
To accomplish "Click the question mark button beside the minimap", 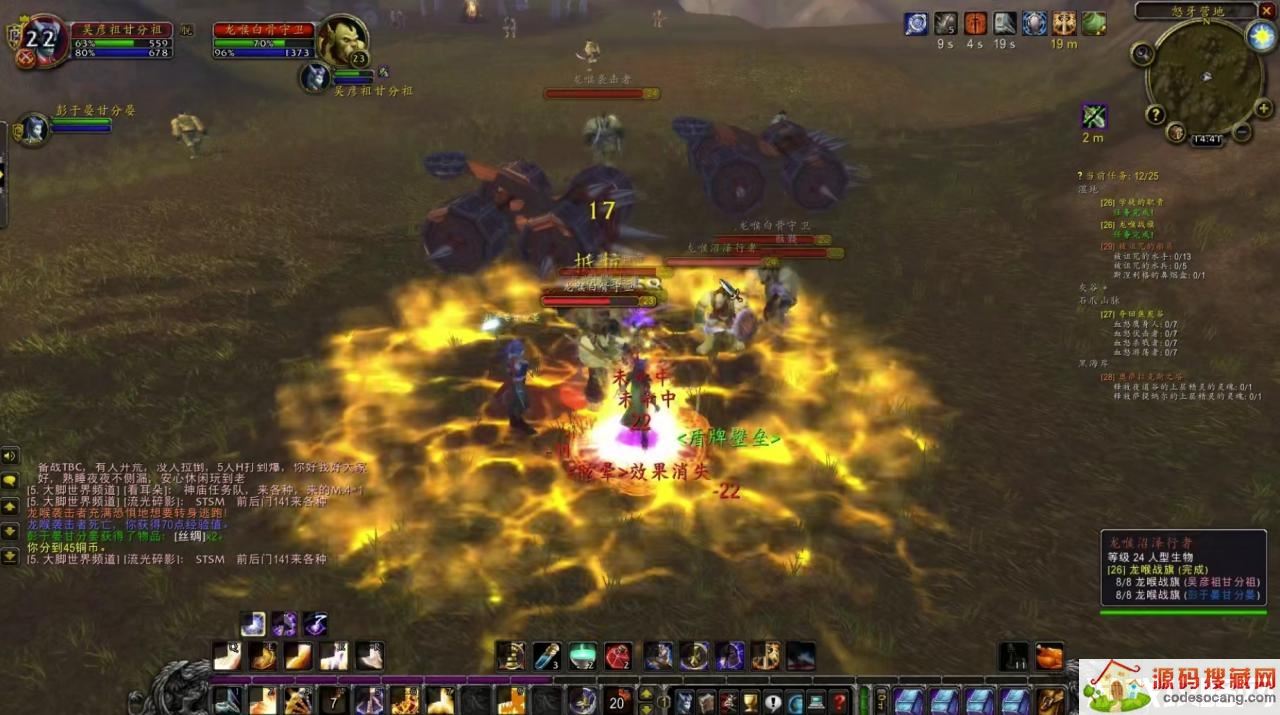I will click(x=1155, y=114).
